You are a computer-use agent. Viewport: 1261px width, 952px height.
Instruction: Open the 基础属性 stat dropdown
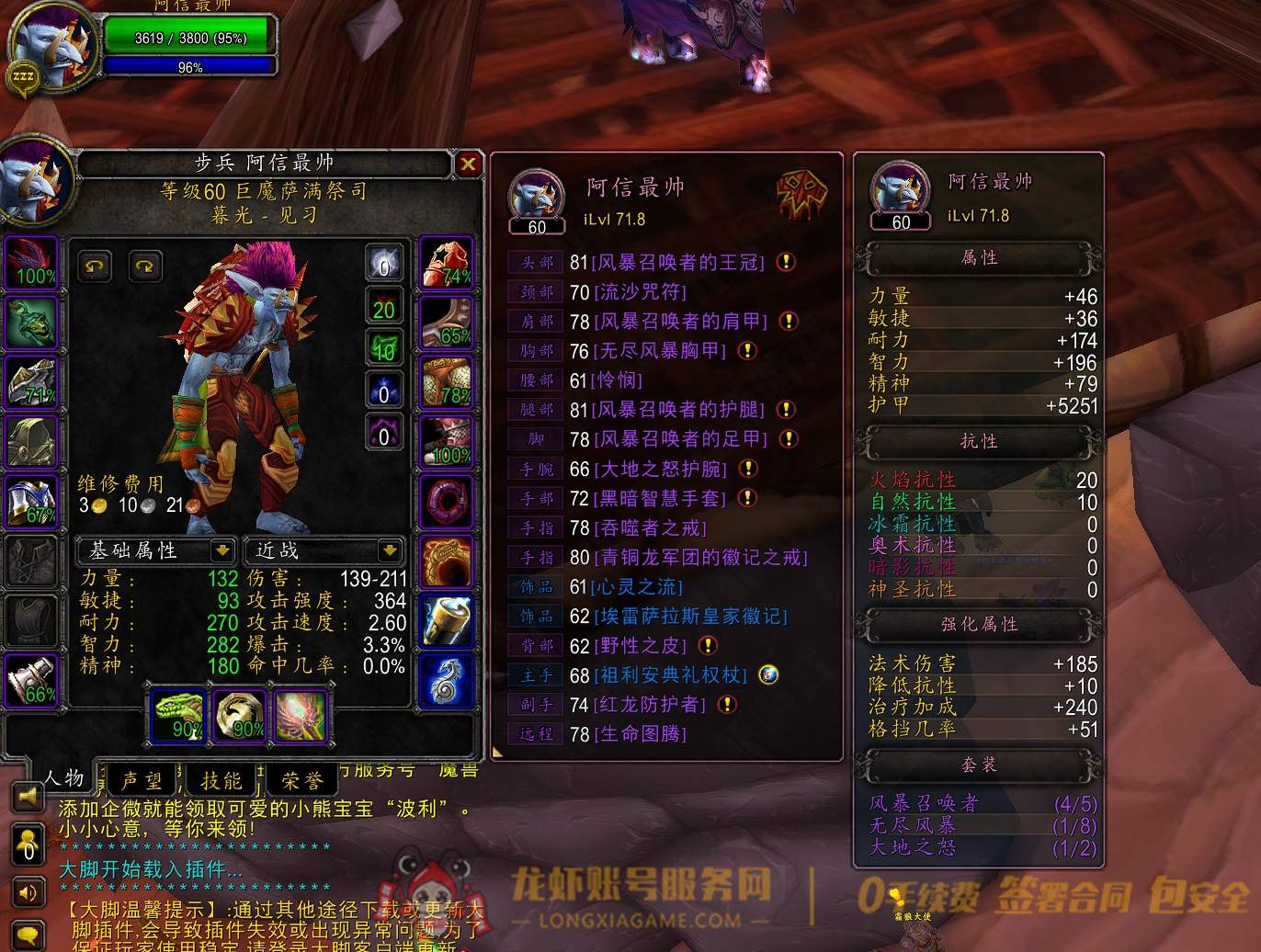(x=222, y=550)
